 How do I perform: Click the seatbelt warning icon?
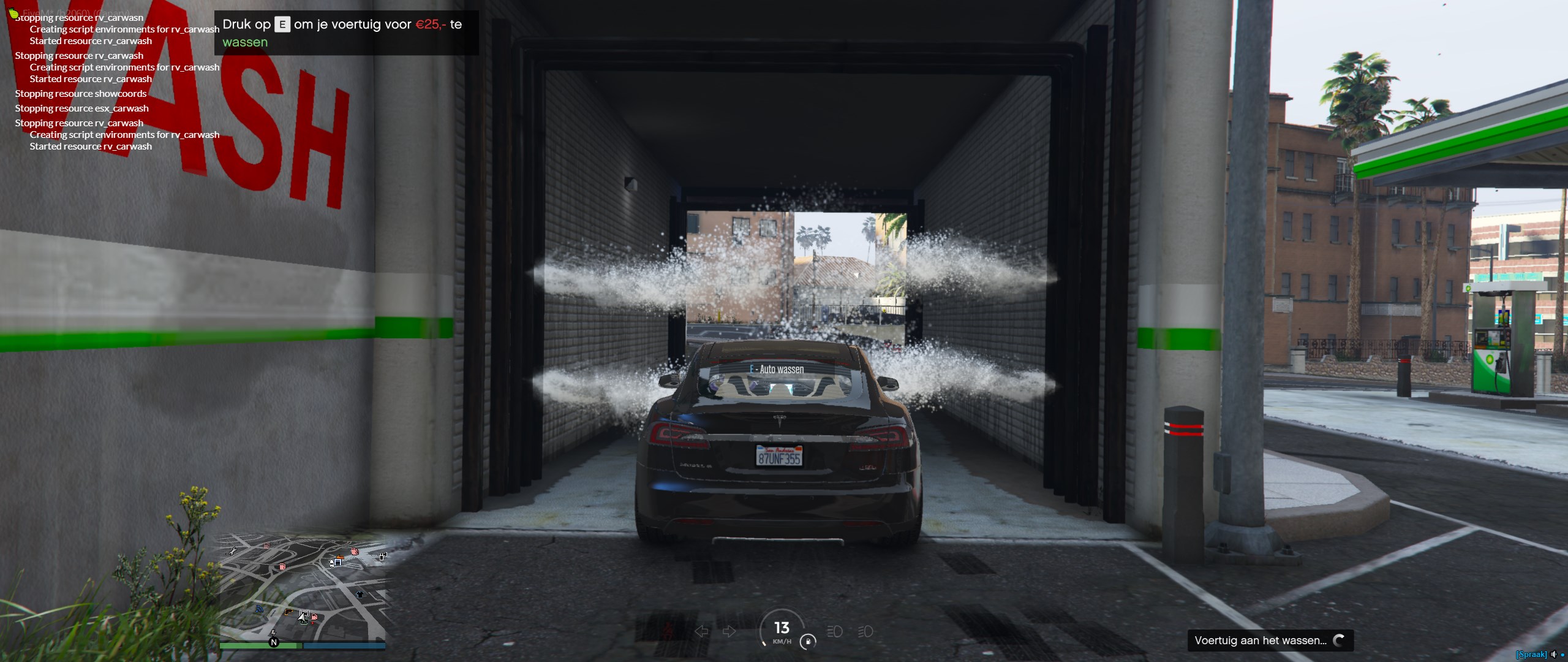[x=669, y=630]
